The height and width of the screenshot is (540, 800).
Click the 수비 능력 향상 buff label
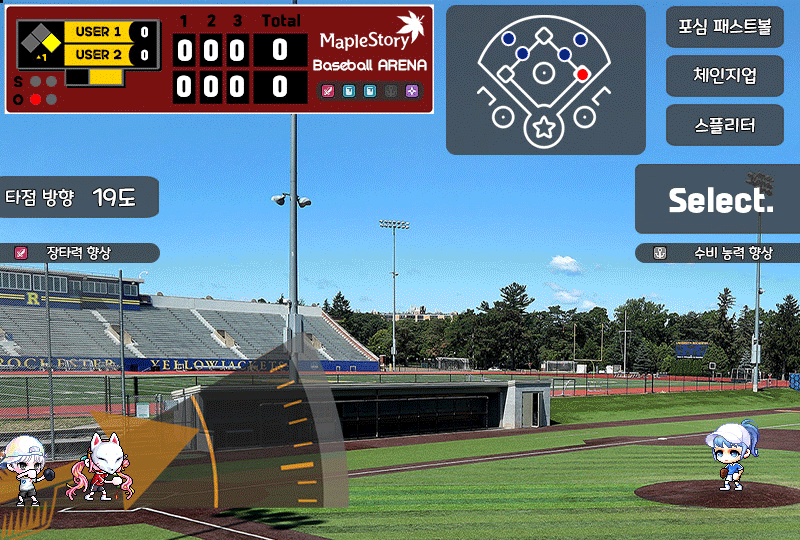tap(720, 253)
